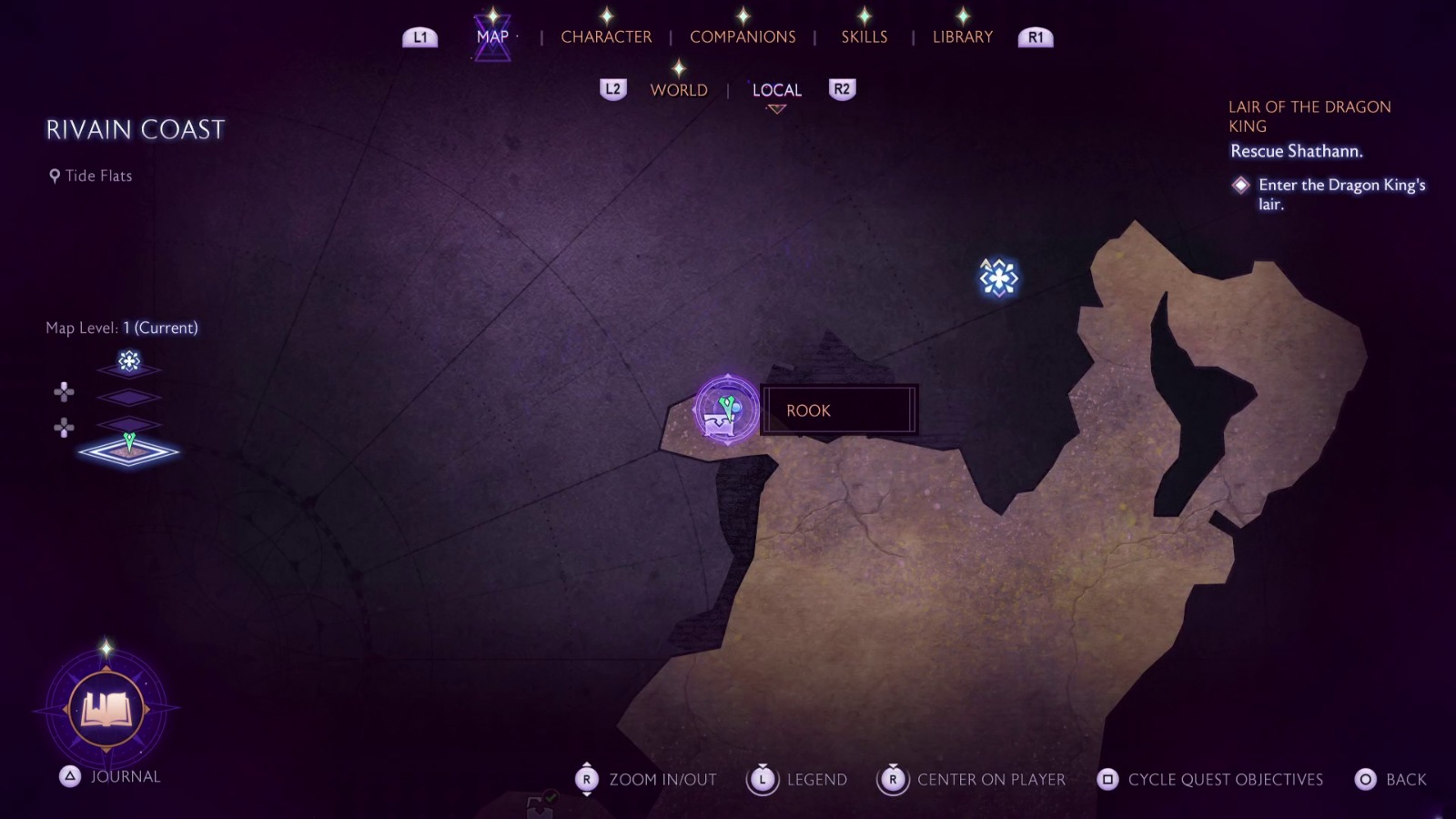
Task: Open the Journal book icon
Action: pos(106,709)
